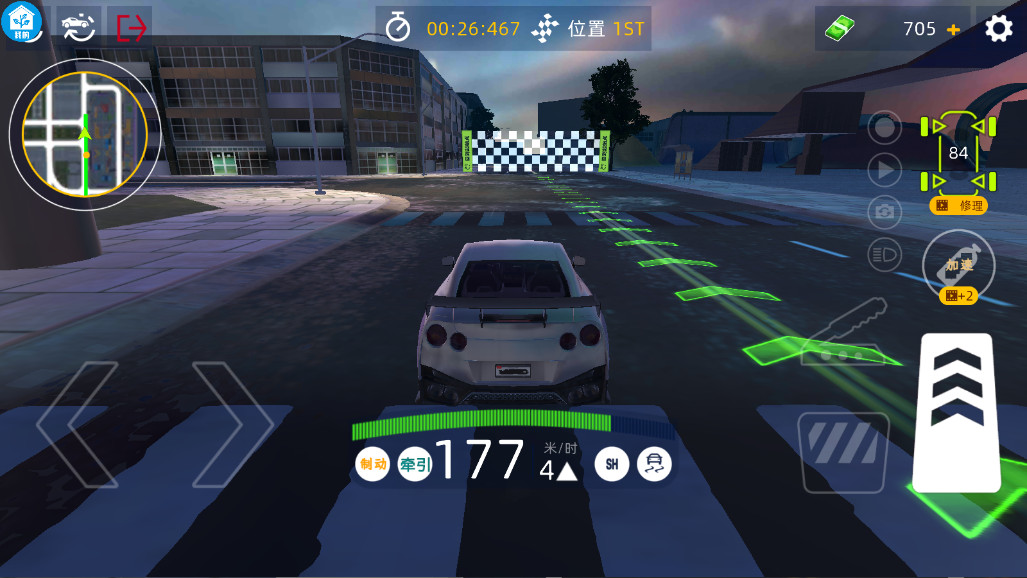Start recording with the circle record button

pos(885,127)
